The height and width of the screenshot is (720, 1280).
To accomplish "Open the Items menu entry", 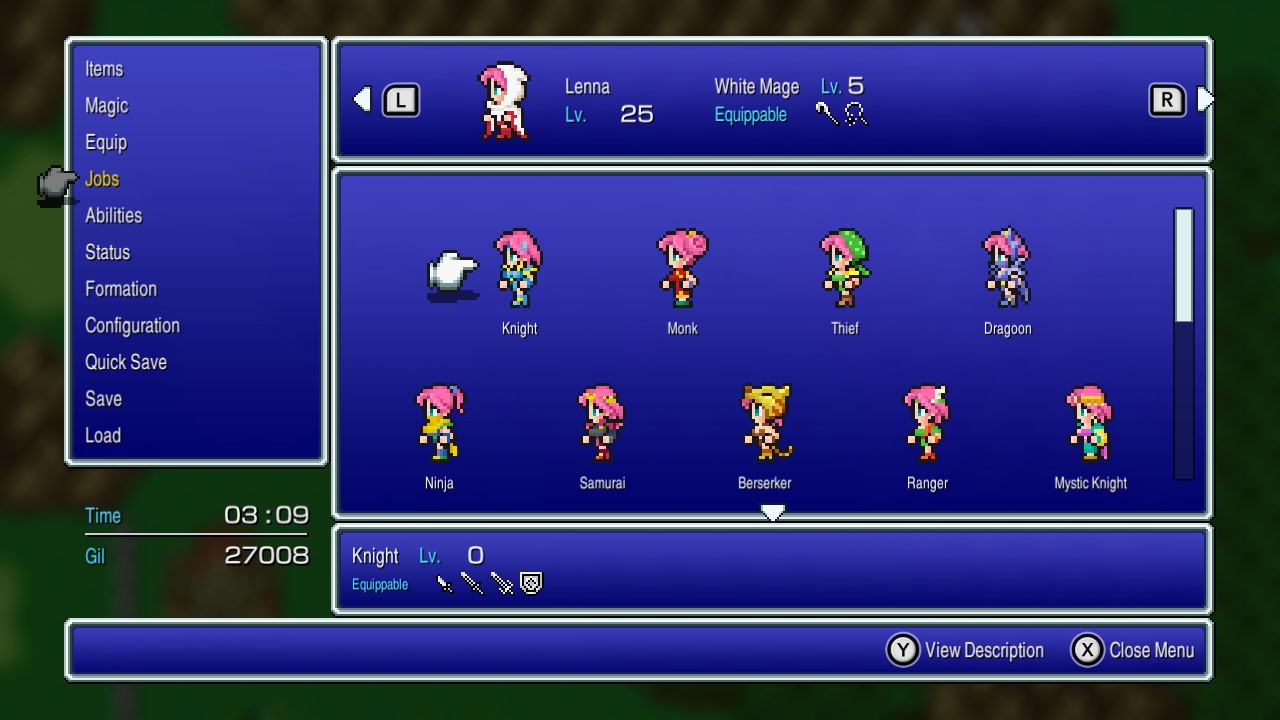I will (104, 69).
